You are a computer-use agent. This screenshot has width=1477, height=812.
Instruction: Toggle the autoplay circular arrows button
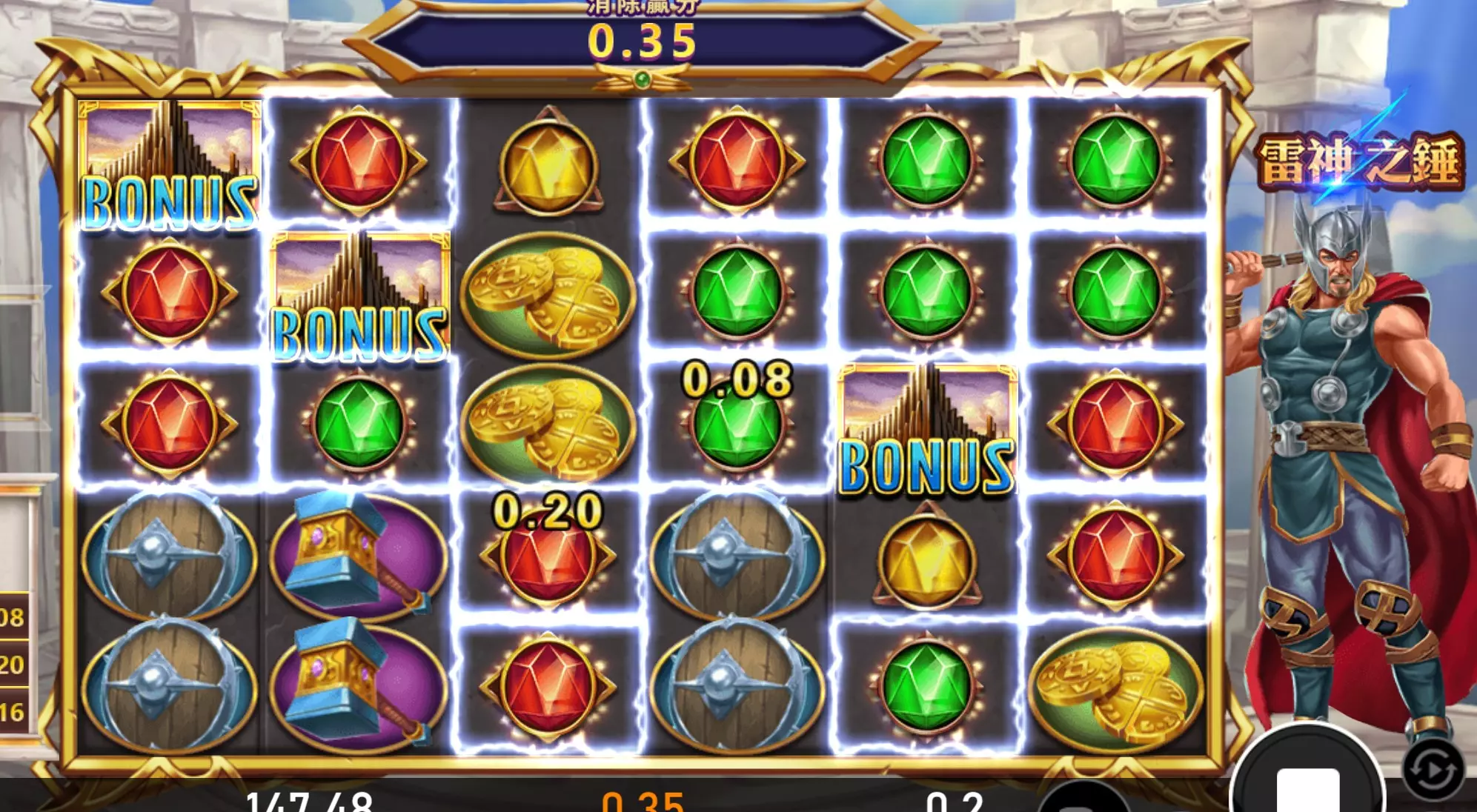[1433, 771]
